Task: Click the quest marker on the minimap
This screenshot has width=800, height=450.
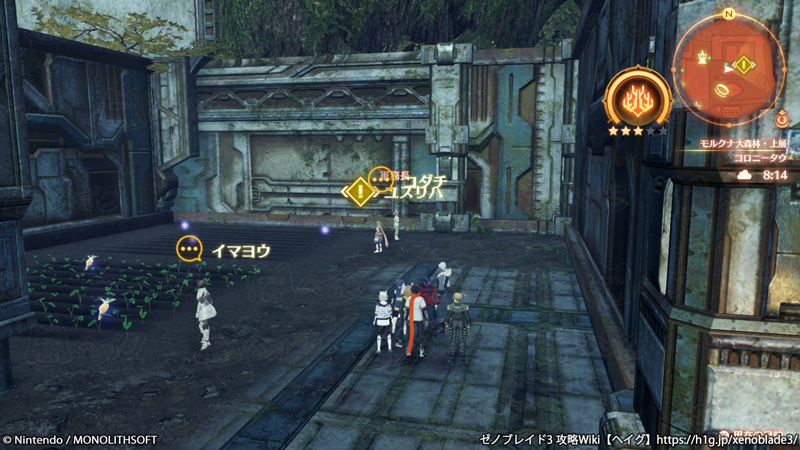Action: pos(743,65)
